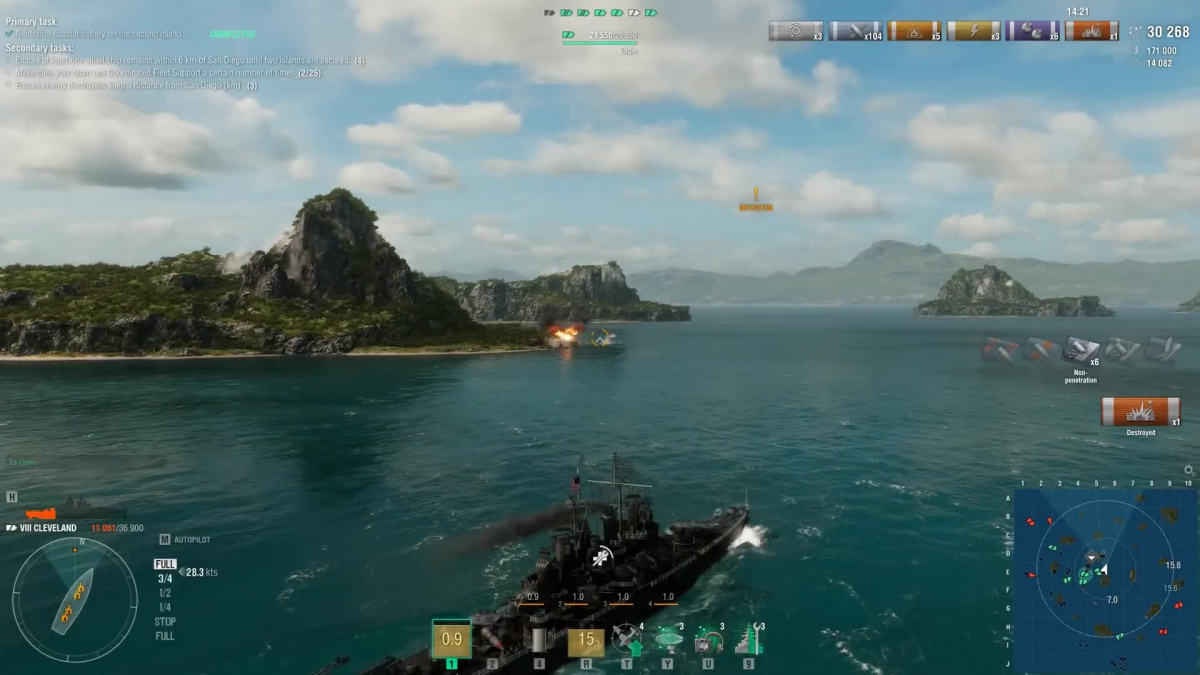Screen dimensions: 1200x675
Task: Activate the consumable showing 15 cooldown
Action: pyautogui.click(x=586, y=640)
